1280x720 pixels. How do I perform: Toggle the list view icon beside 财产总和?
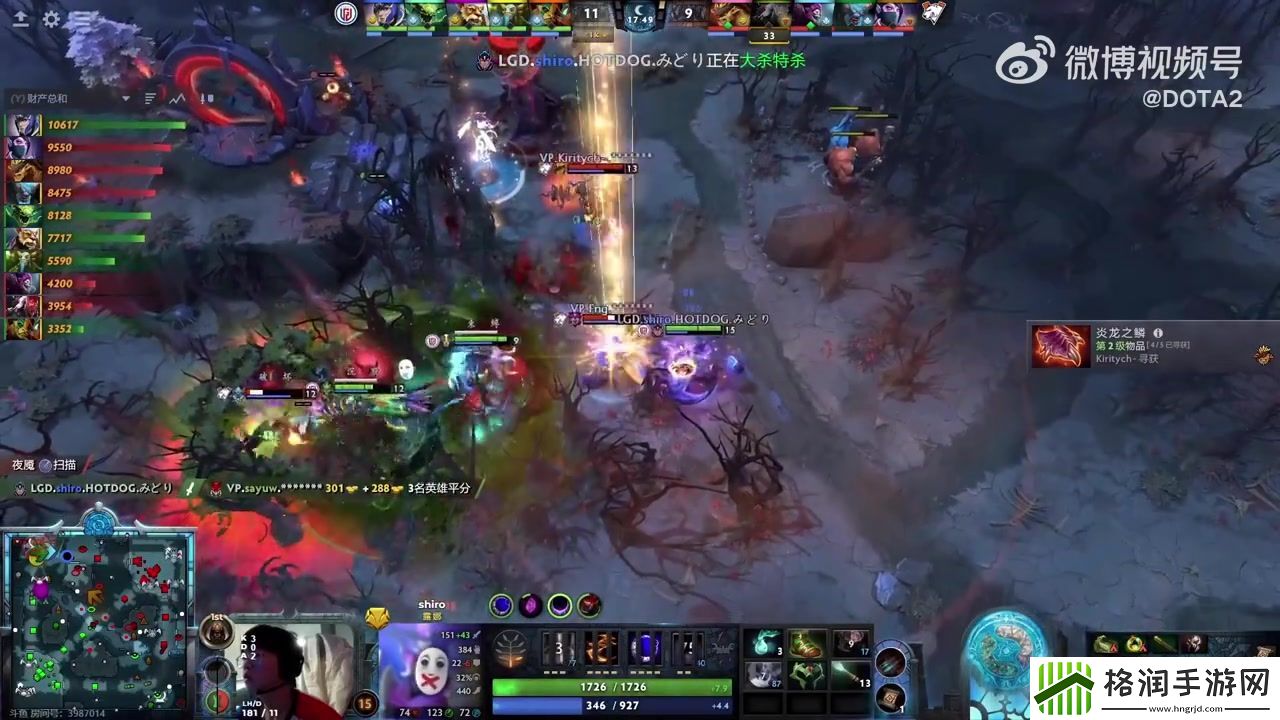coord(148,98)
